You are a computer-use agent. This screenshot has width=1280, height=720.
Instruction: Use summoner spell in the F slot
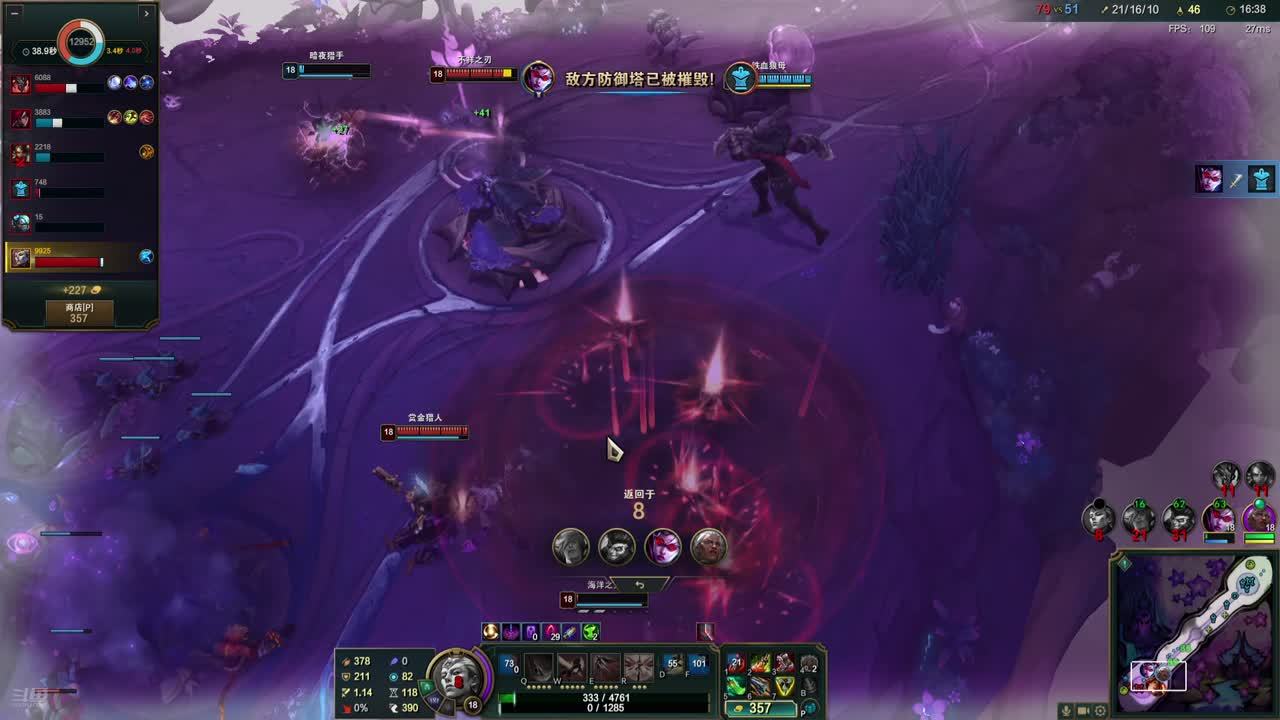point(698,665)
